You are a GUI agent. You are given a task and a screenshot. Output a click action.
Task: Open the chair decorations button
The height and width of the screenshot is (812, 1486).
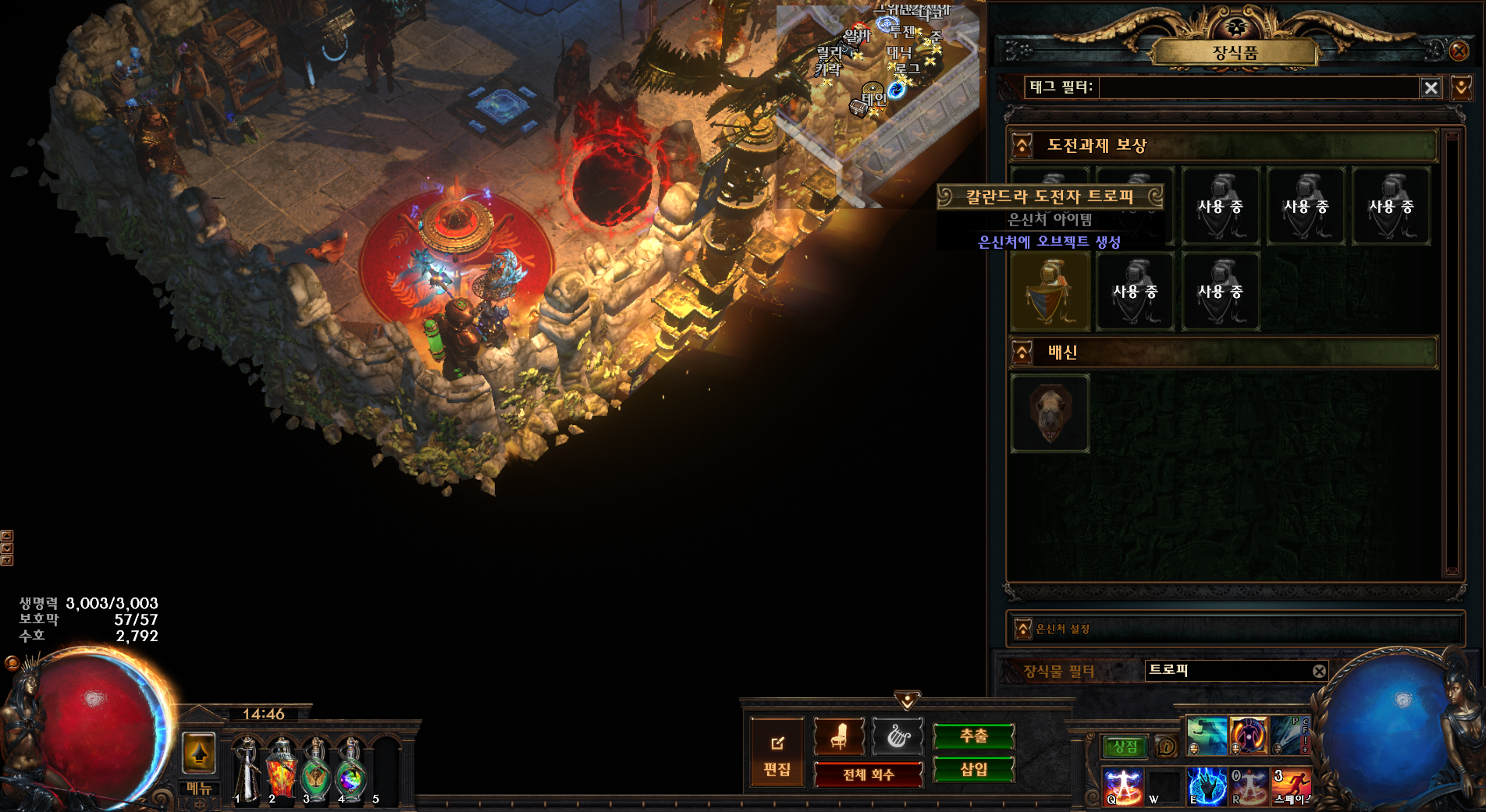click(x=839, y=736)
